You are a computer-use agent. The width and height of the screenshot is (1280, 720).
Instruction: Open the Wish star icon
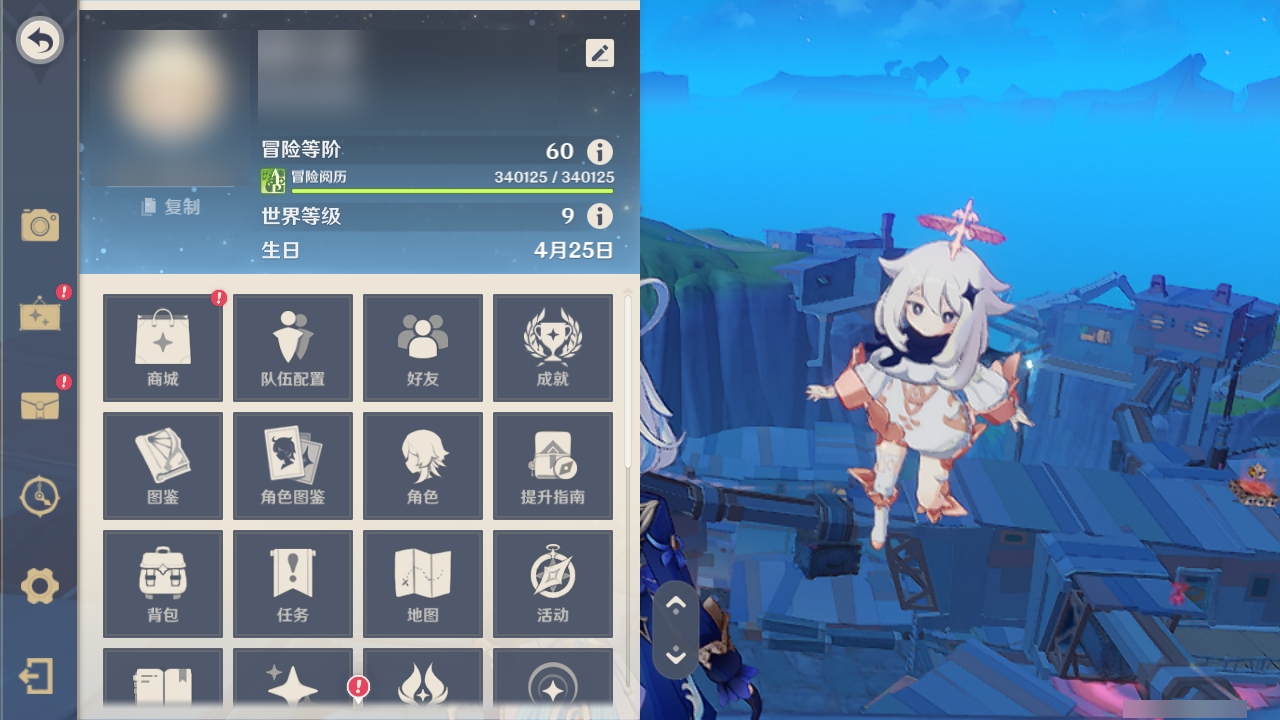click(x=292, y=690)
